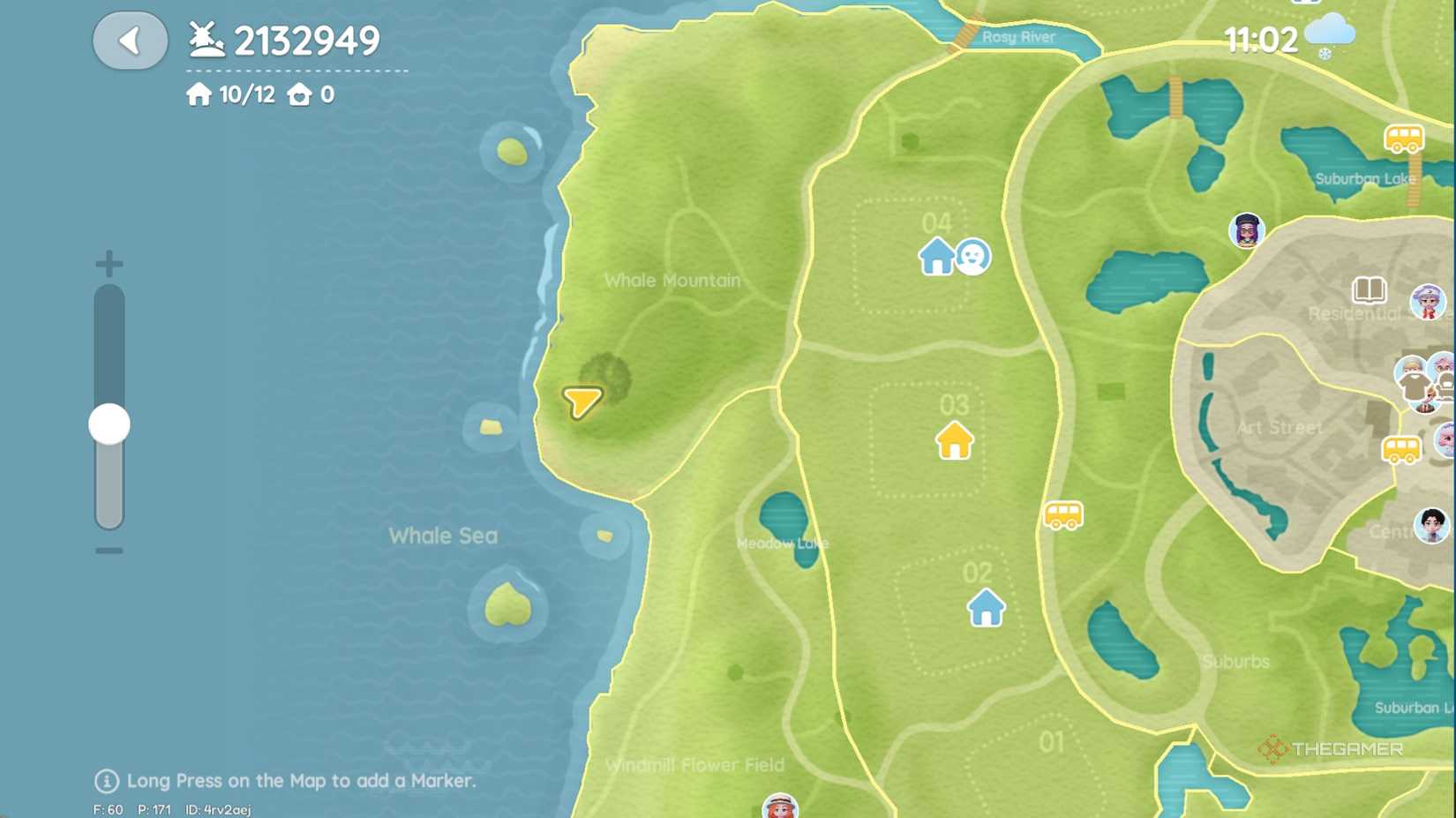This screenshot has height=818, width=1456.
Task: Select the purple-haired character avatar near Residential Street
Action: [x=1247, y=230]
